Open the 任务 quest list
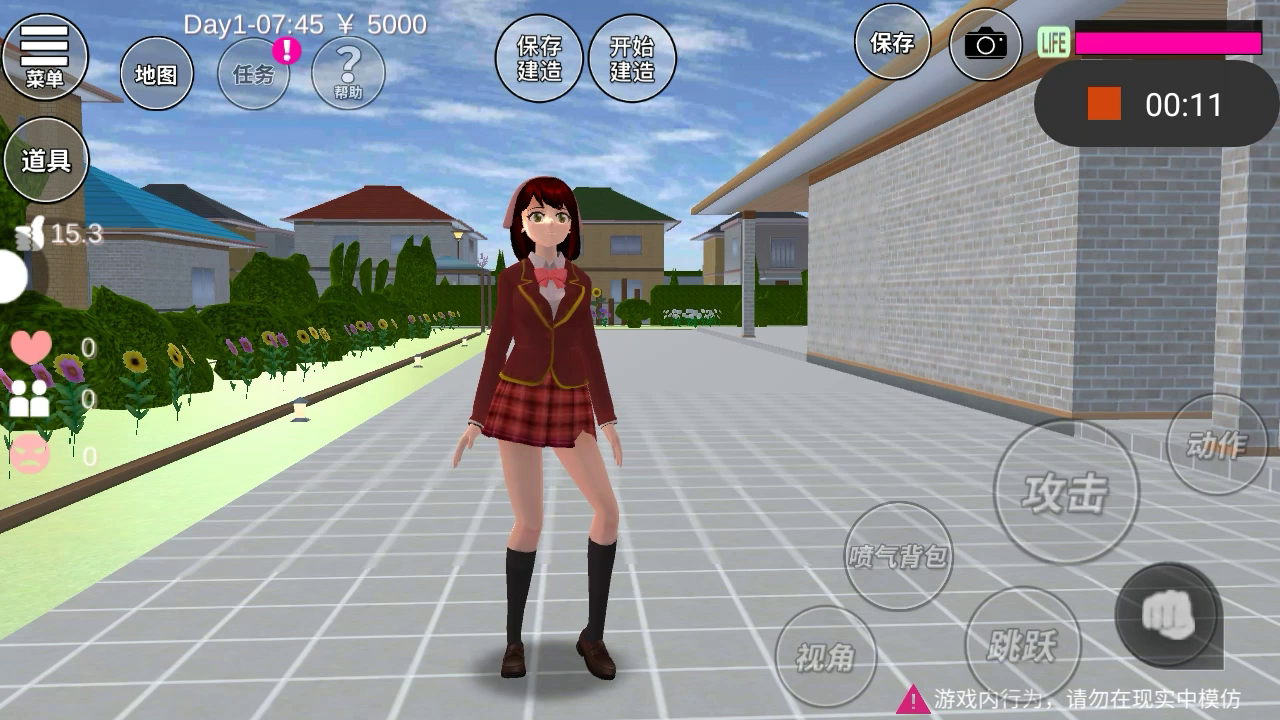Viewport: 1280px width, 720px height. 254,74
